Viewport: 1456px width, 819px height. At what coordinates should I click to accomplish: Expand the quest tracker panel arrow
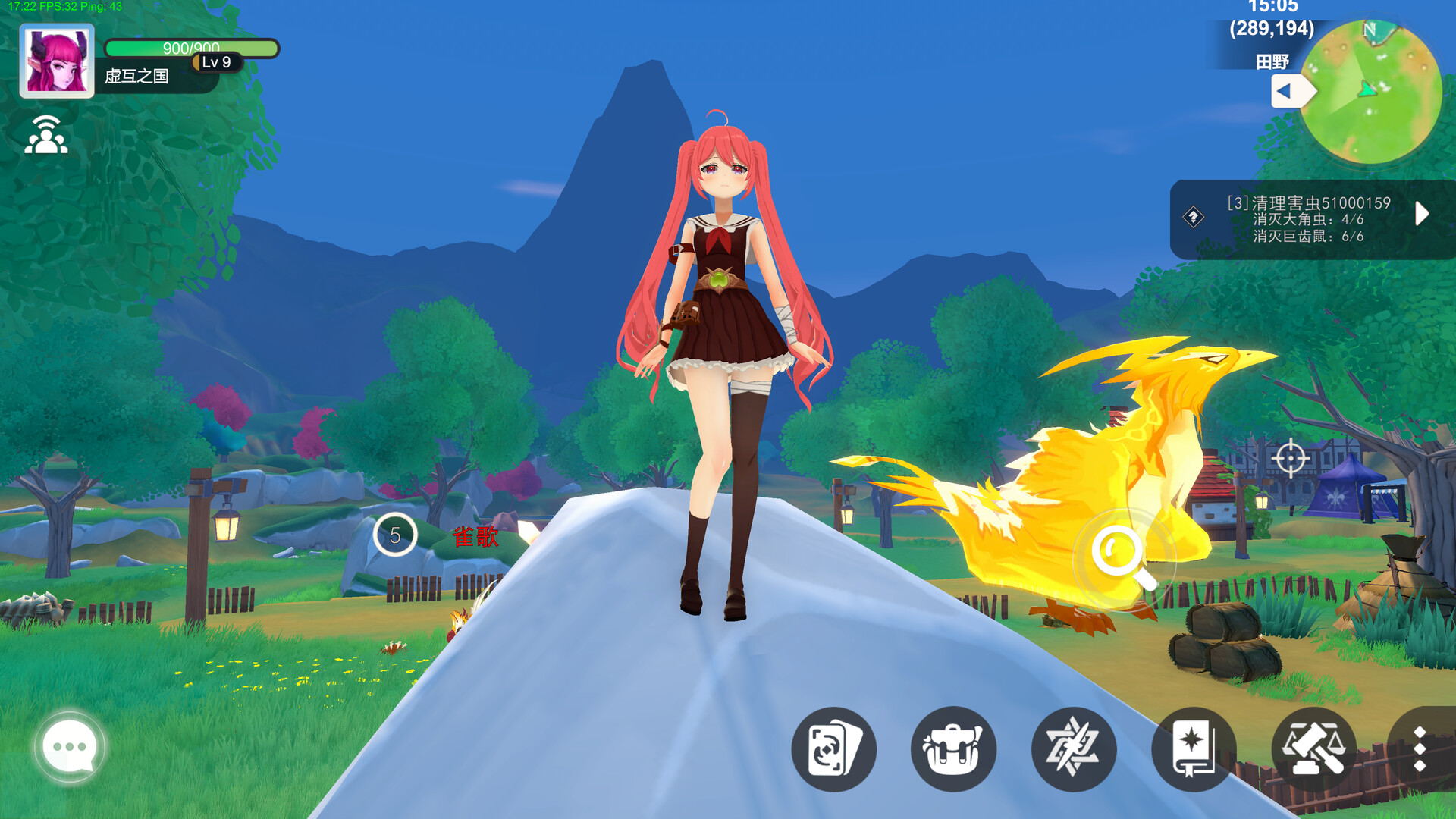tap(1423, 214)
